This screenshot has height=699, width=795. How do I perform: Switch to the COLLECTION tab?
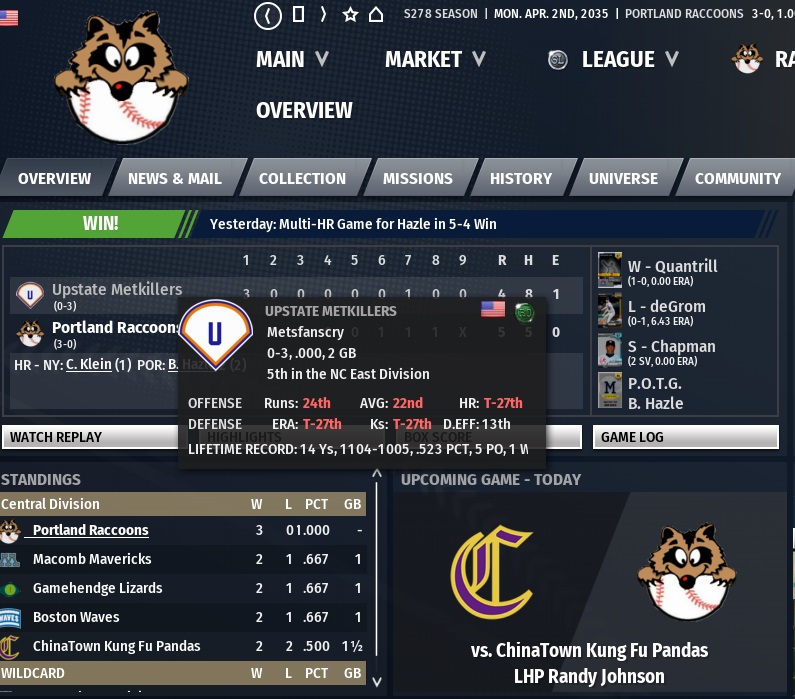click(302, 179)
